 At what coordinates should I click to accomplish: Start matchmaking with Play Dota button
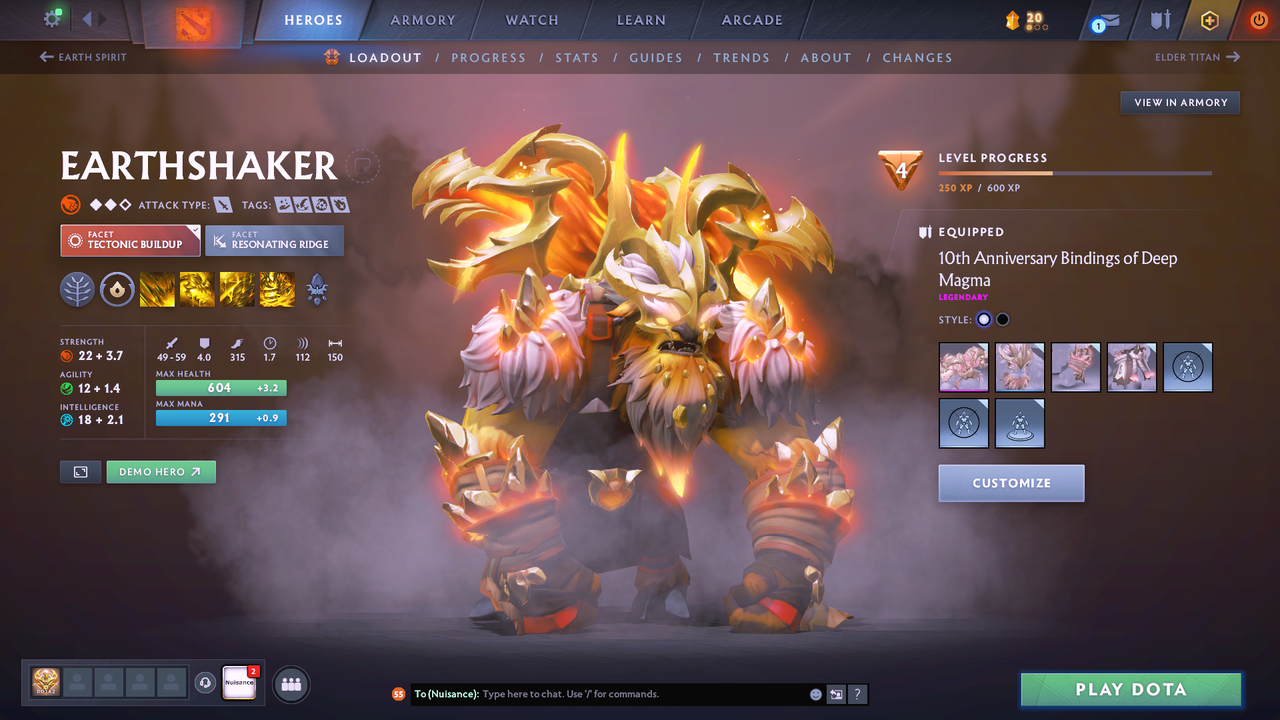tap(1131, 689)
